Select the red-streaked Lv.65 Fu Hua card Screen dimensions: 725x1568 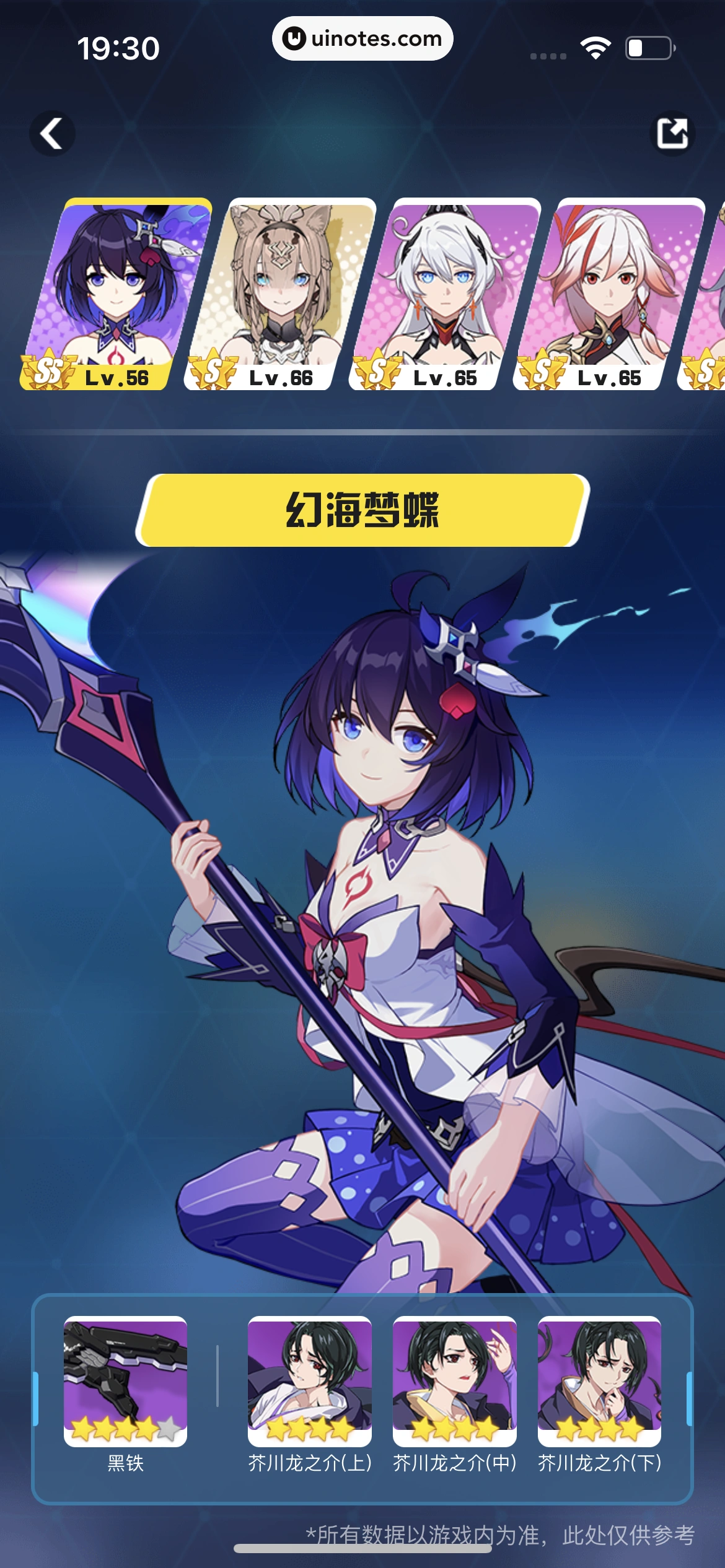click(609, 294)
